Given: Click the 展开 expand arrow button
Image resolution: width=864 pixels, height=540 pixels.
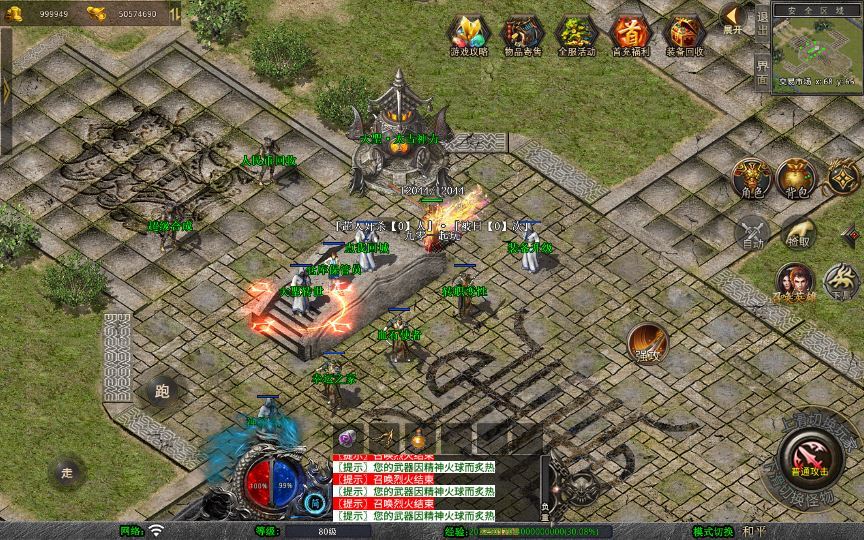Looking at the screenshot, I should [734, 18].
